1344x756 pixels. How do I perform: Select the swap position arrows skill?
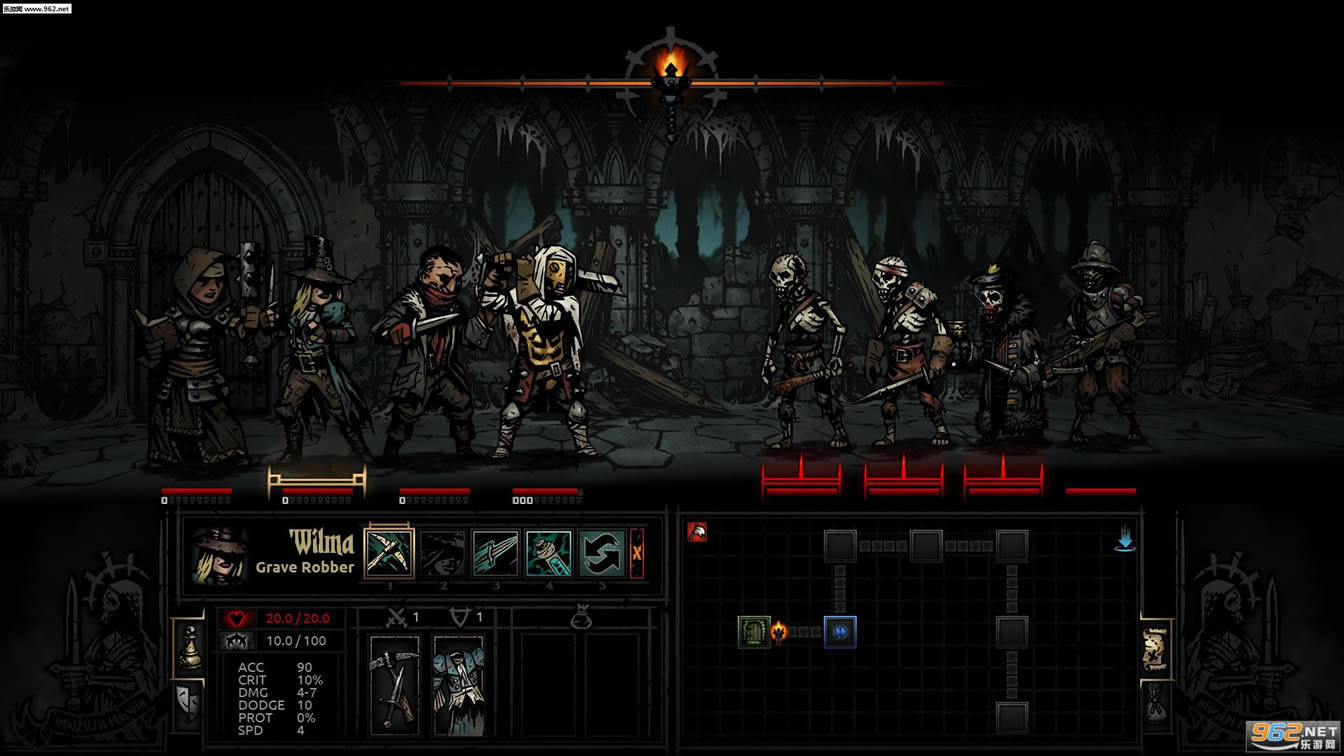[602, 553]
